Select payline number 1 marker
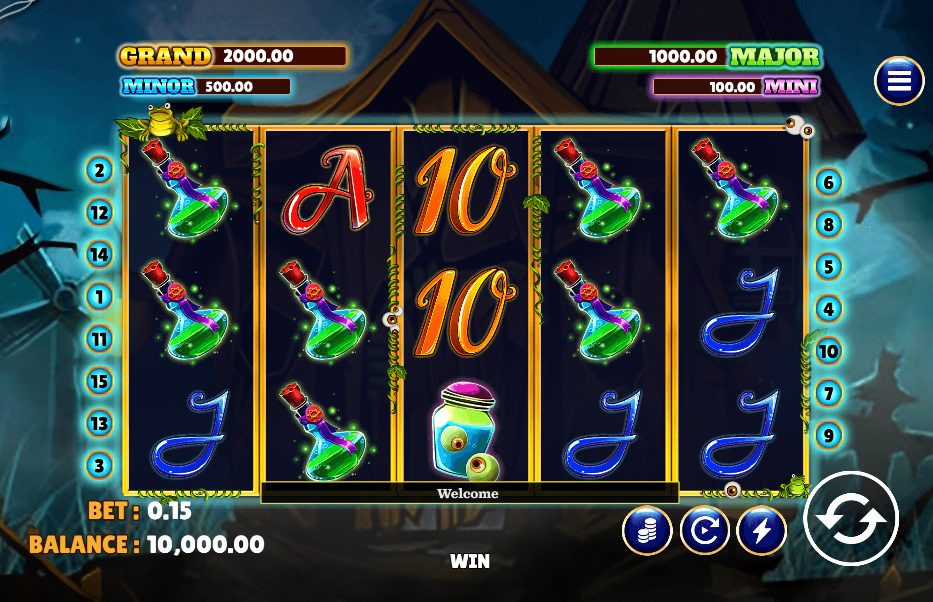This screenshot has height=602, width=933. point(99,296)
